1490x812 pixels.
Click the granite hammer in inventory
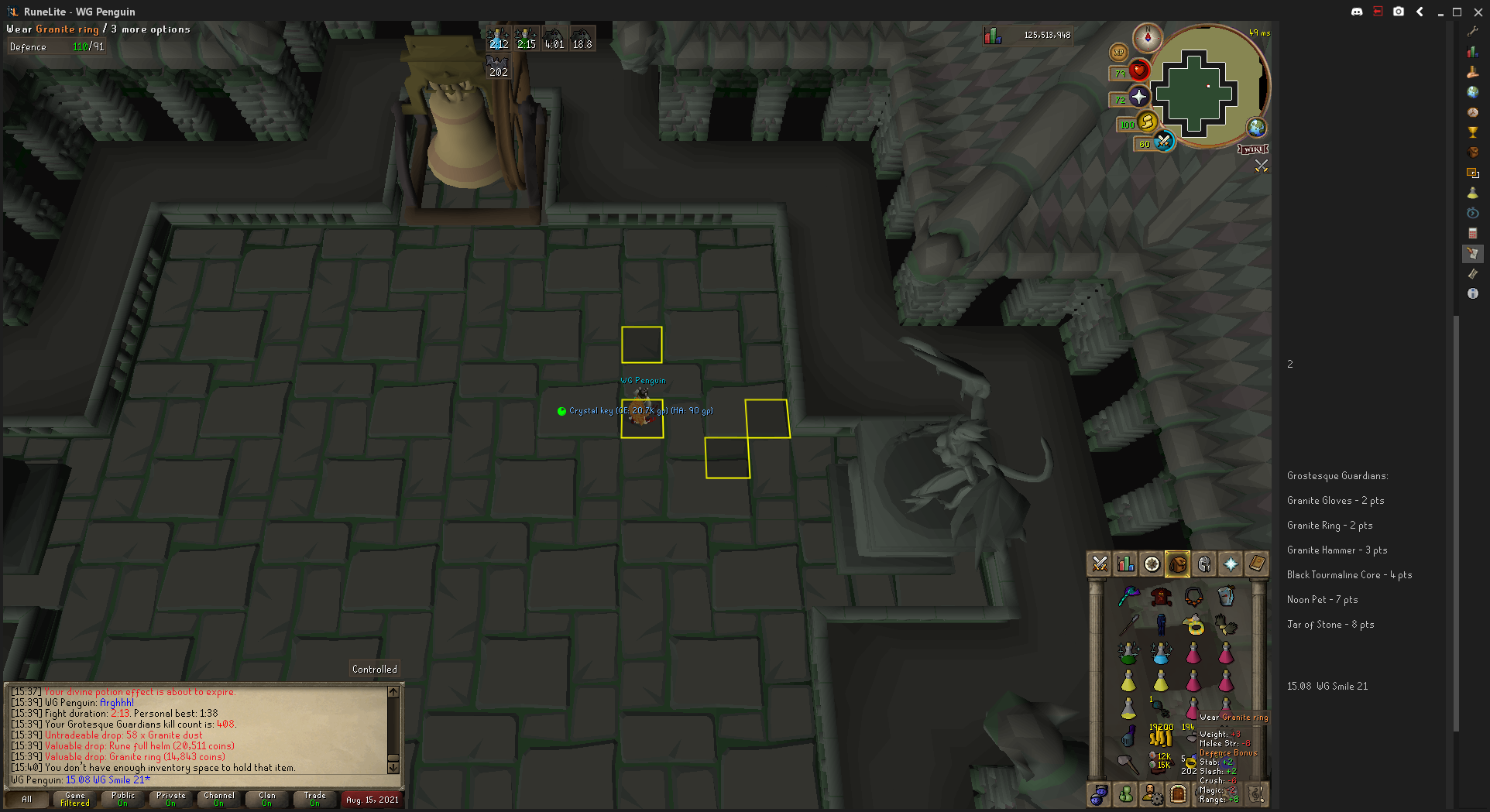pos(1128,765)
